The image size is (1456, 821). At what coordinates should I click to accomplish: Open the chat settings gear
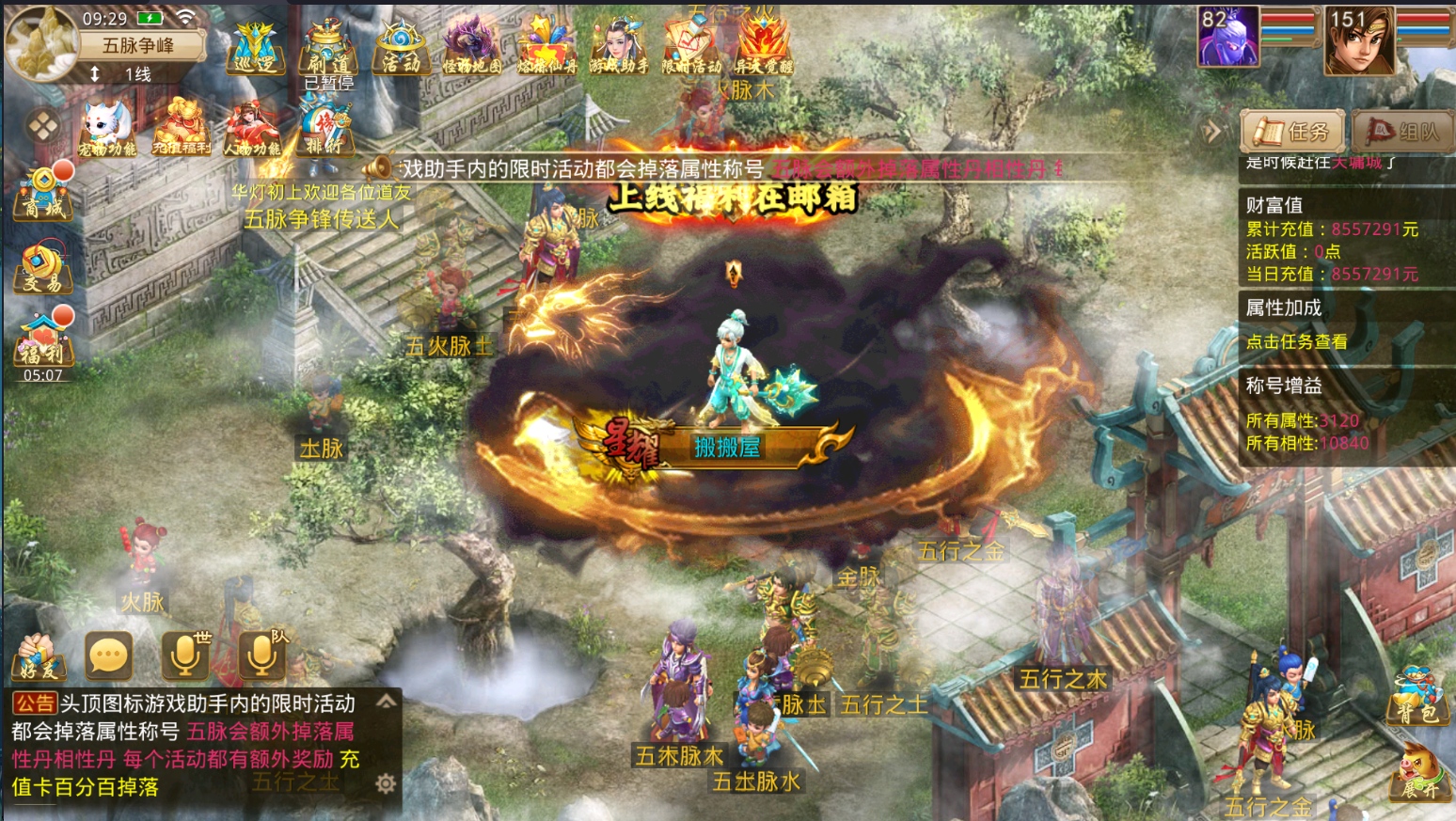click(385, 783)
